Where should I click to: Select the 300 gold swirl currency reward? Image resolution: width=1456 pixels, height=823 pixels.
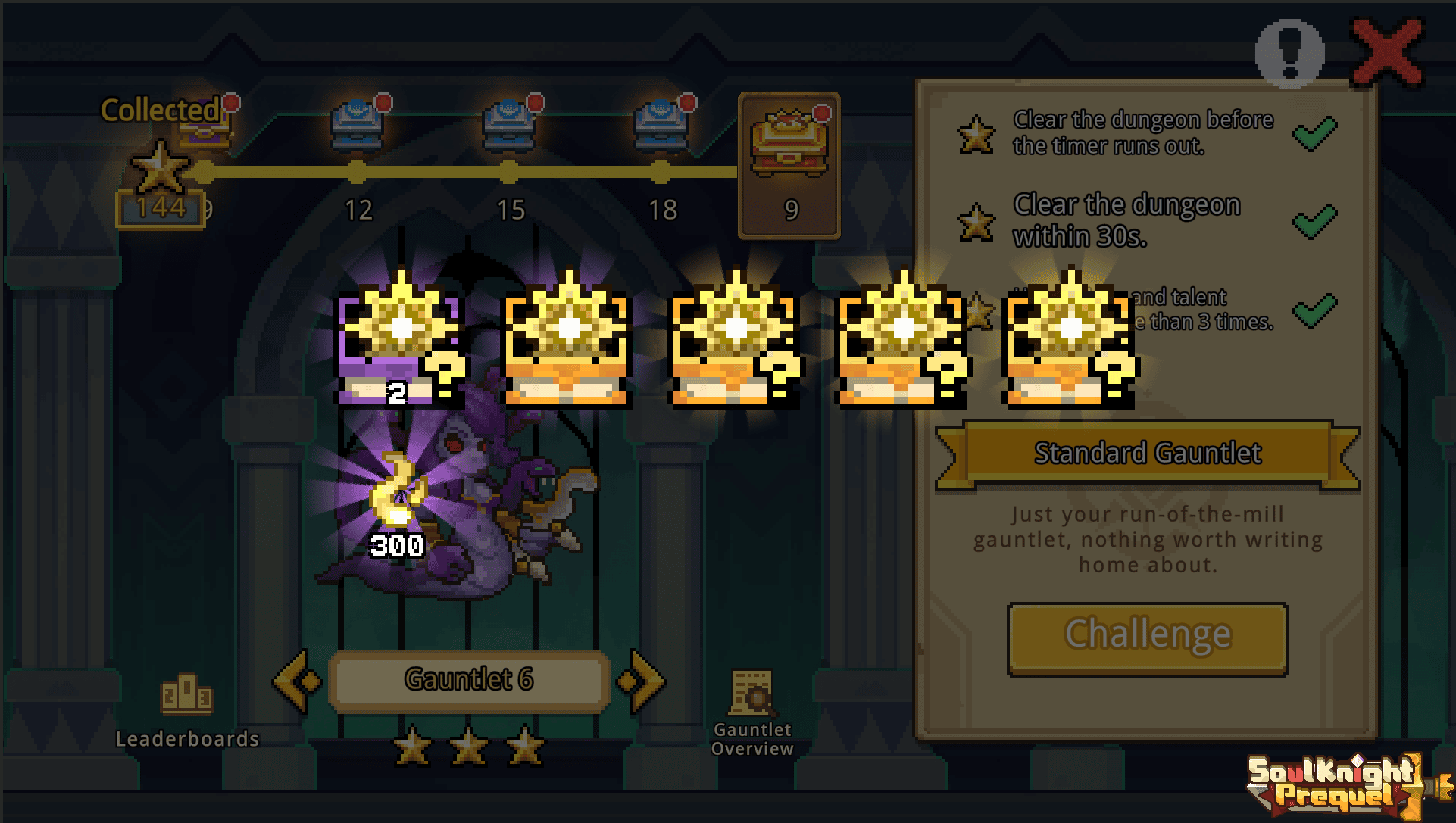396,500
